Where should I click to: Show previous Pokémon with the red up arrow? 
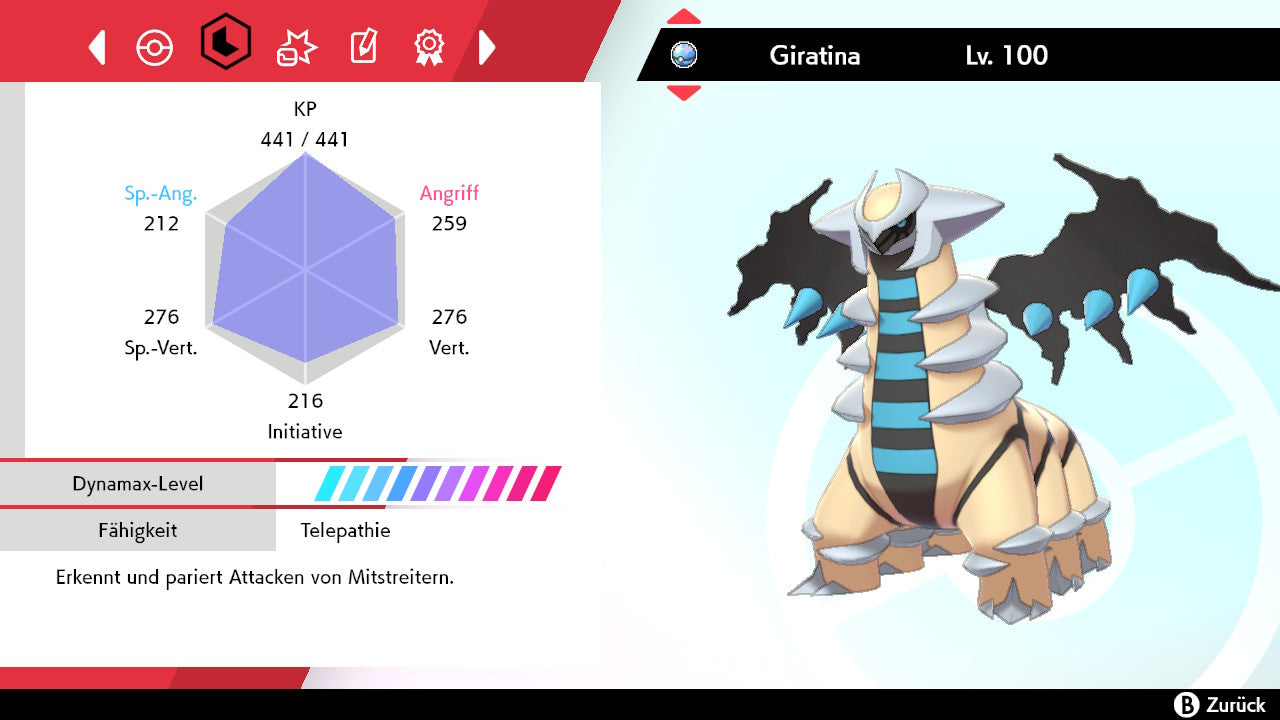pyautogui.click(x=684, y=17)
